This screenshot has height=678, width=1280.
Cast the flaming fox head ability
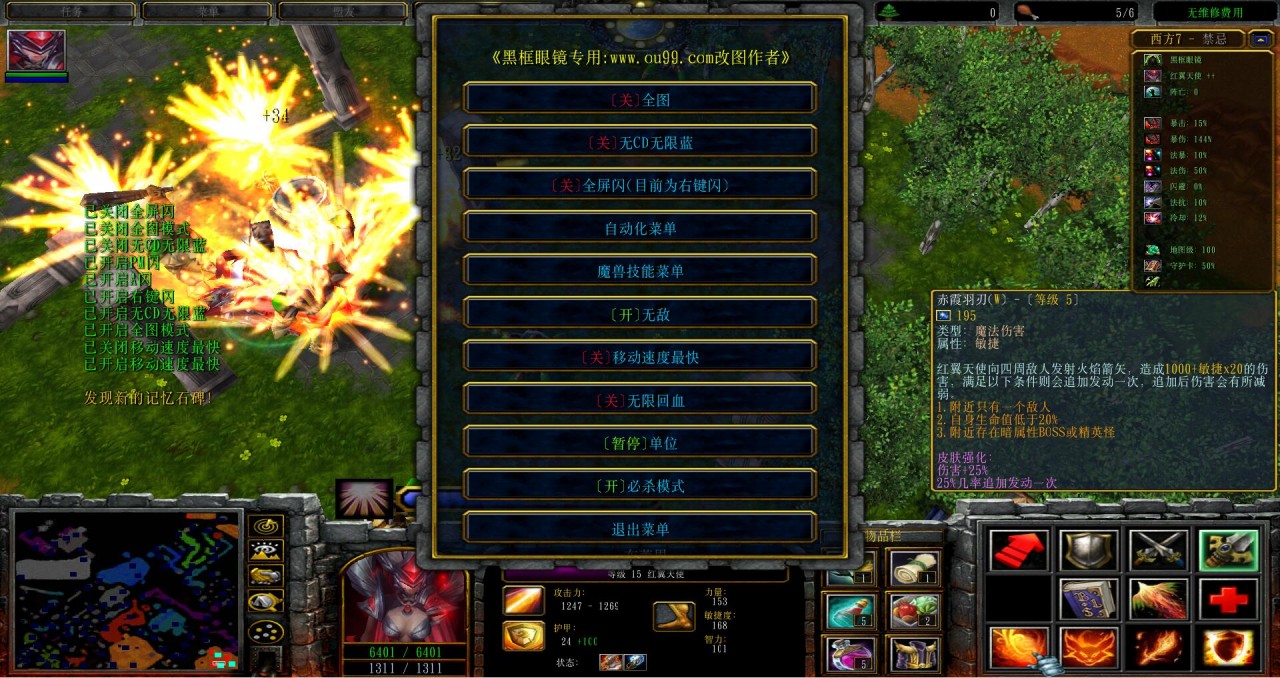click(x=1089, y=647)
